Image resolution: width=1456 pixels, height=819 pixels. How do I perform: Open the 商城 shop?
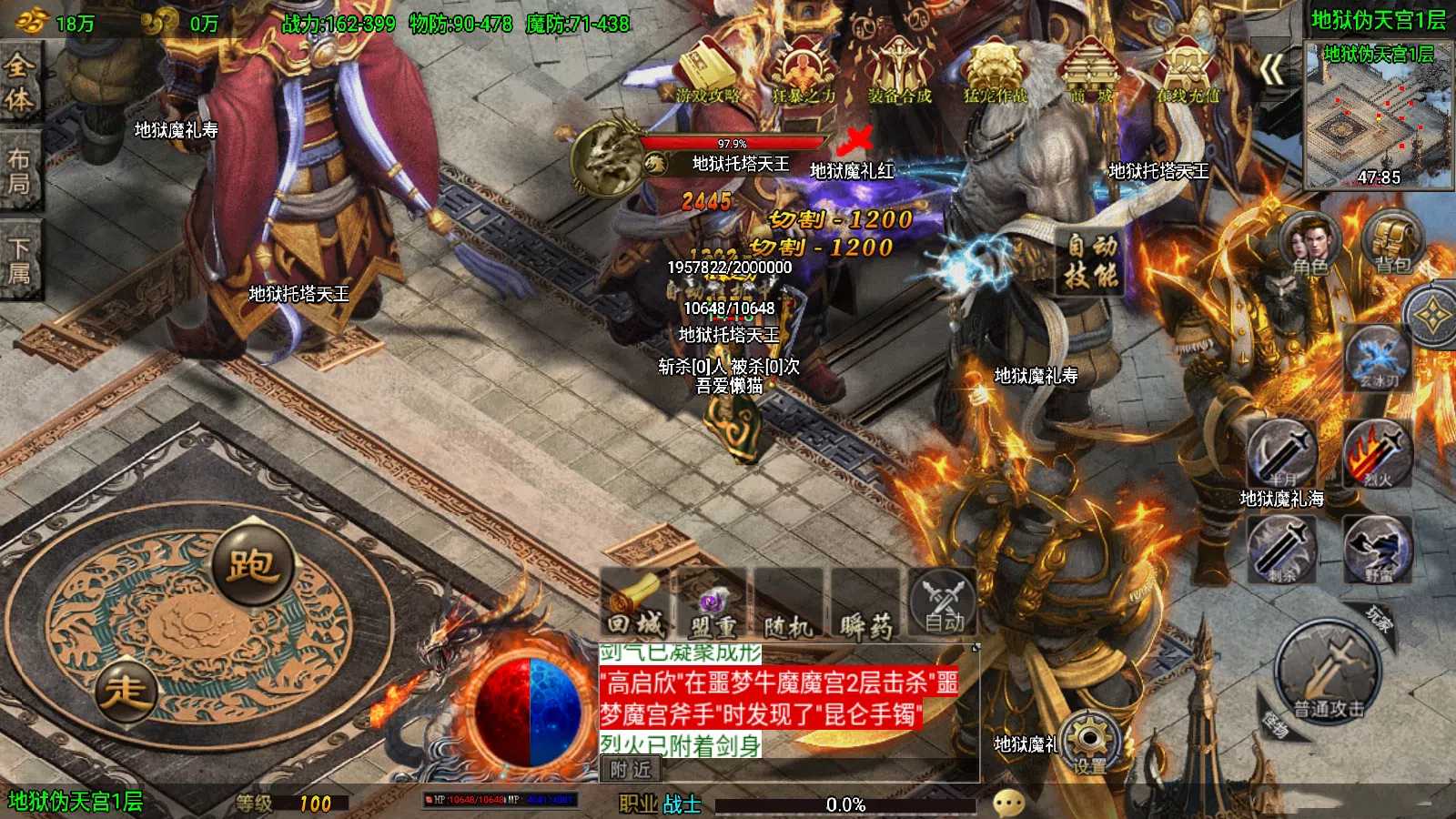(1090, 71)
